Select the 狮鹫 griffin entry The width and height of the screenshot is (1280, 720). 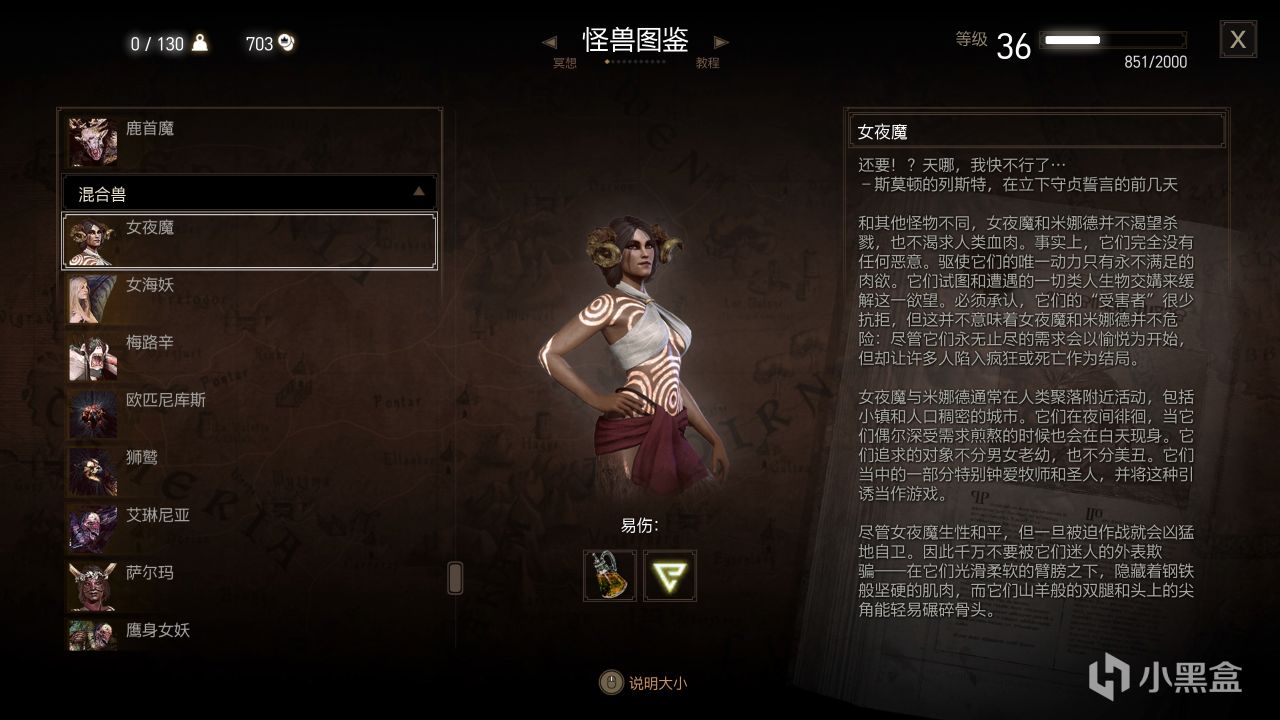250,471
